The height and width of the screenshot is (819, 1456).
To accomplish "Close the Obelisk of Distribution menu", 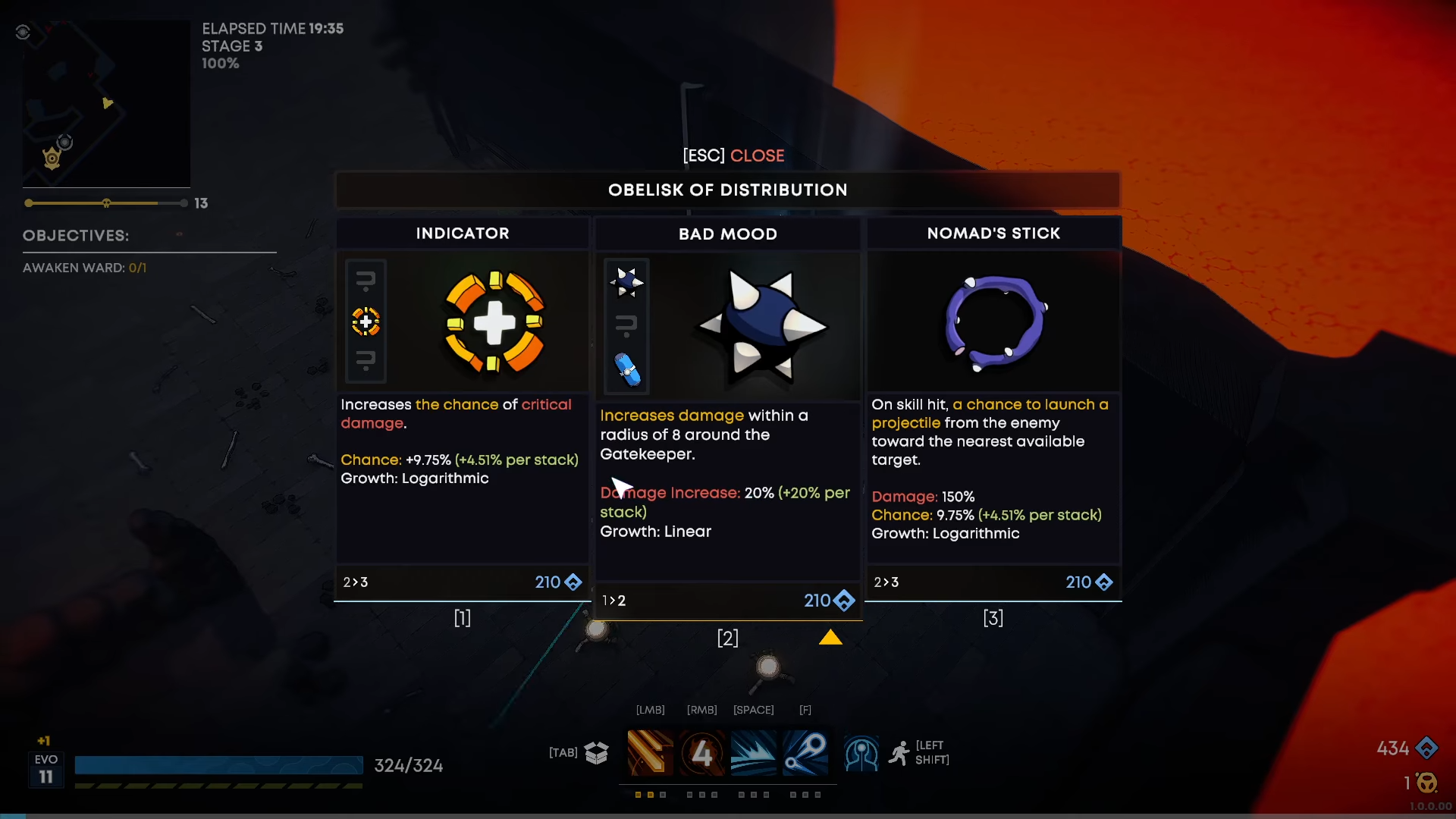I will point(733,155).
